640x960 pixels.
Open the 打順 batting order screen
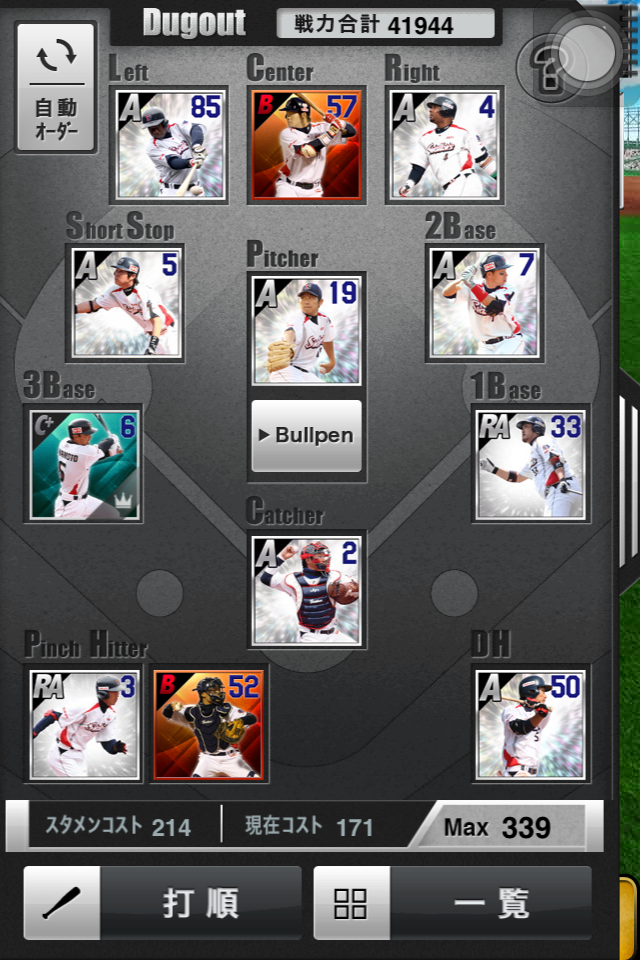162,903
